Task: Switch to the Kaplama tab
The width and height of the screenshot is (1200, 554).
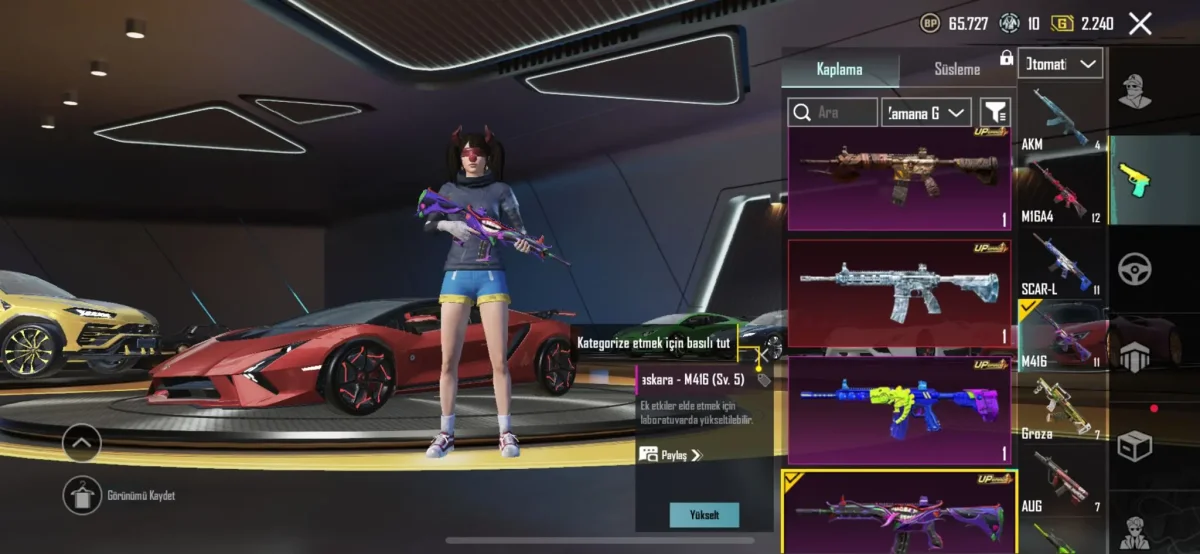Action: (839, 69)
